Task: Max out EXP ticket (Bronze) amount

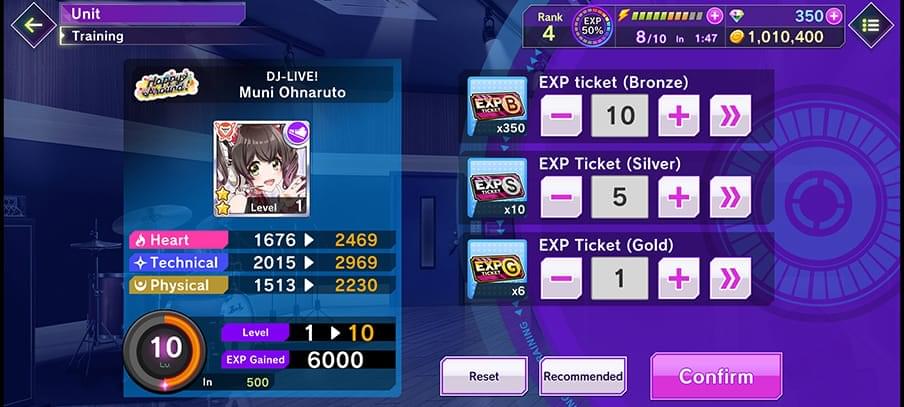Action: (730, 116)
